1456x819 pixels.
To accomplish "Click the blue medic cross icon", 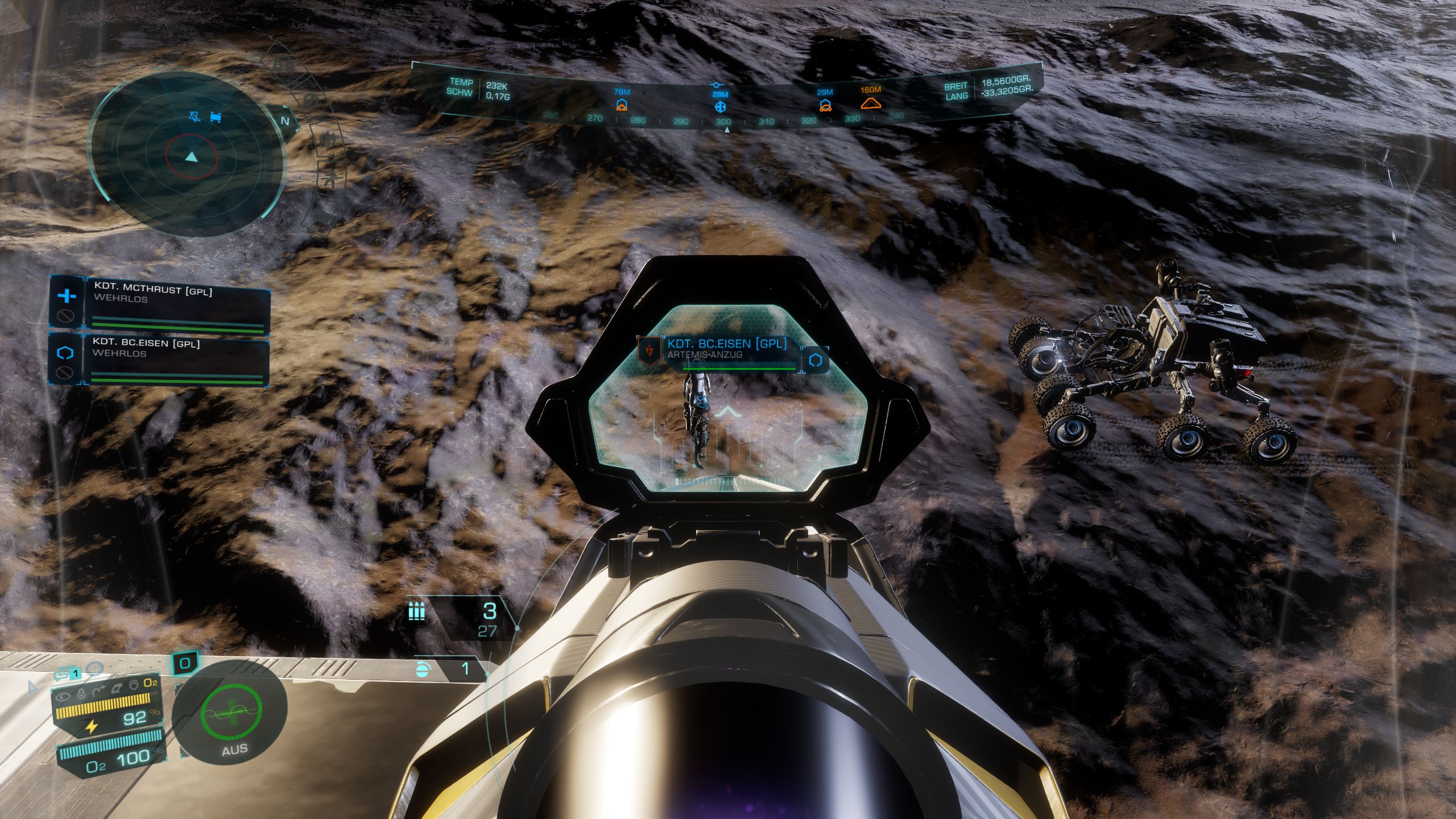I will pos(67,296).
